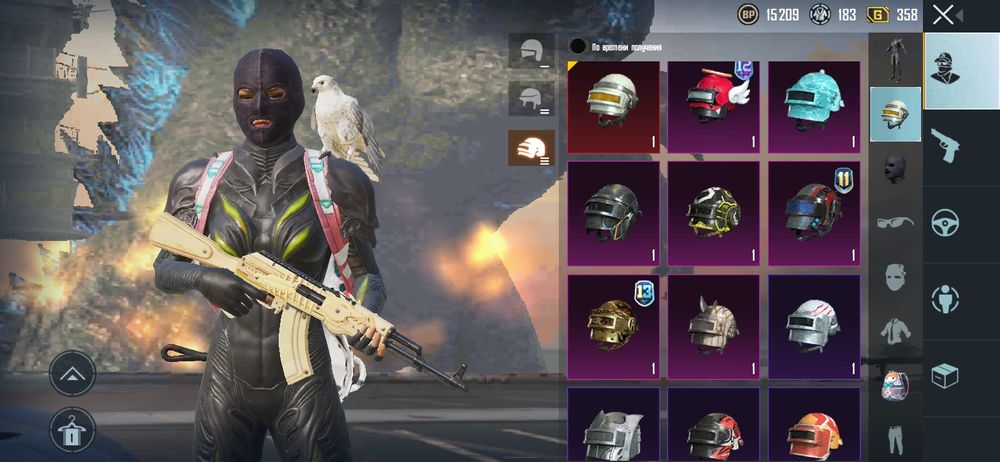Image resolution: width=1000 pixels, height=462 pixels.
Task: Choose the black and yellow striped helmet
Action: pyautogui.click(x=713, y=212)
